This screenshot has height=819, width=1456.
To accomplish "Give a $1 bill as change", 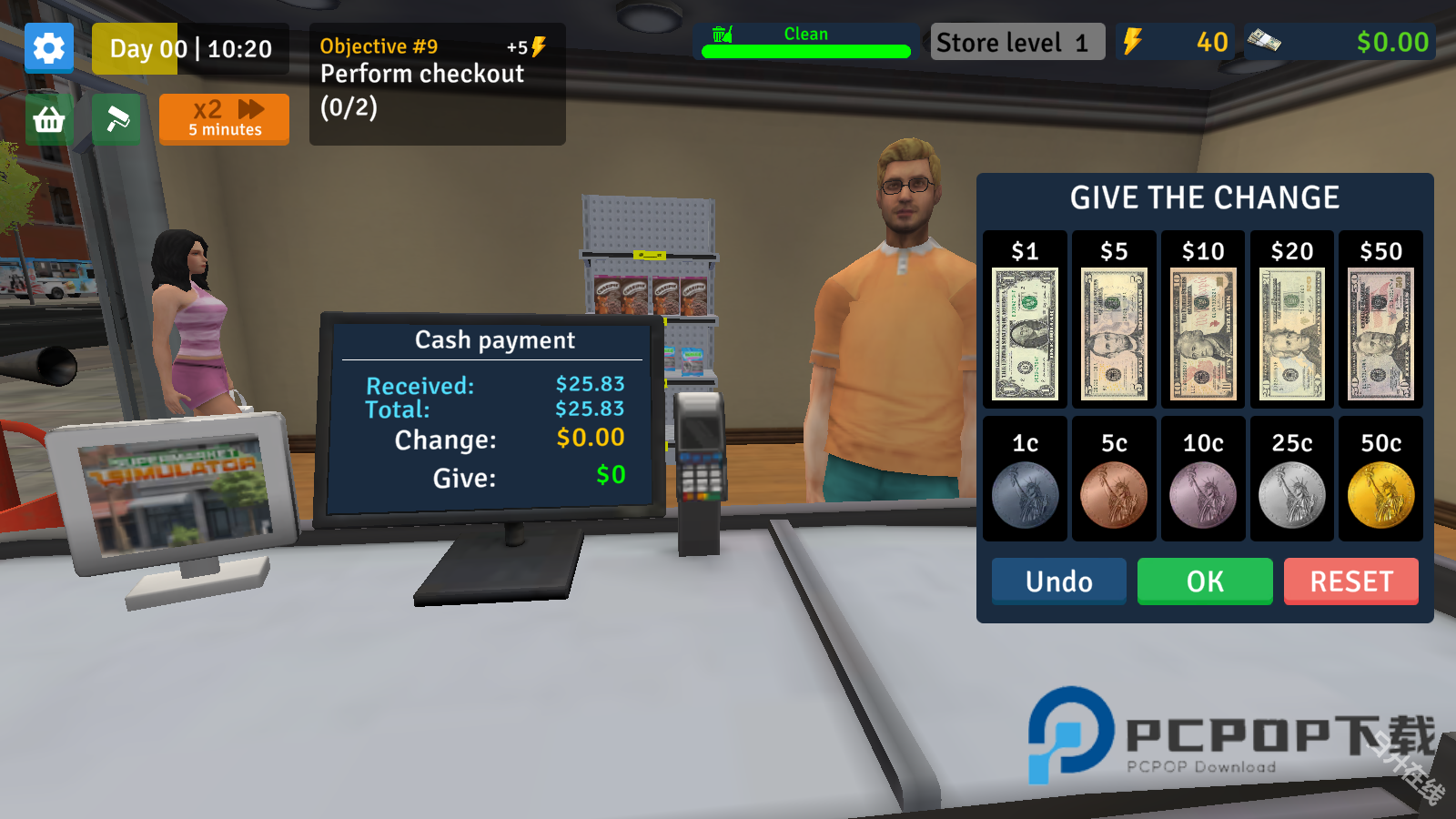I will point(1025,333).
